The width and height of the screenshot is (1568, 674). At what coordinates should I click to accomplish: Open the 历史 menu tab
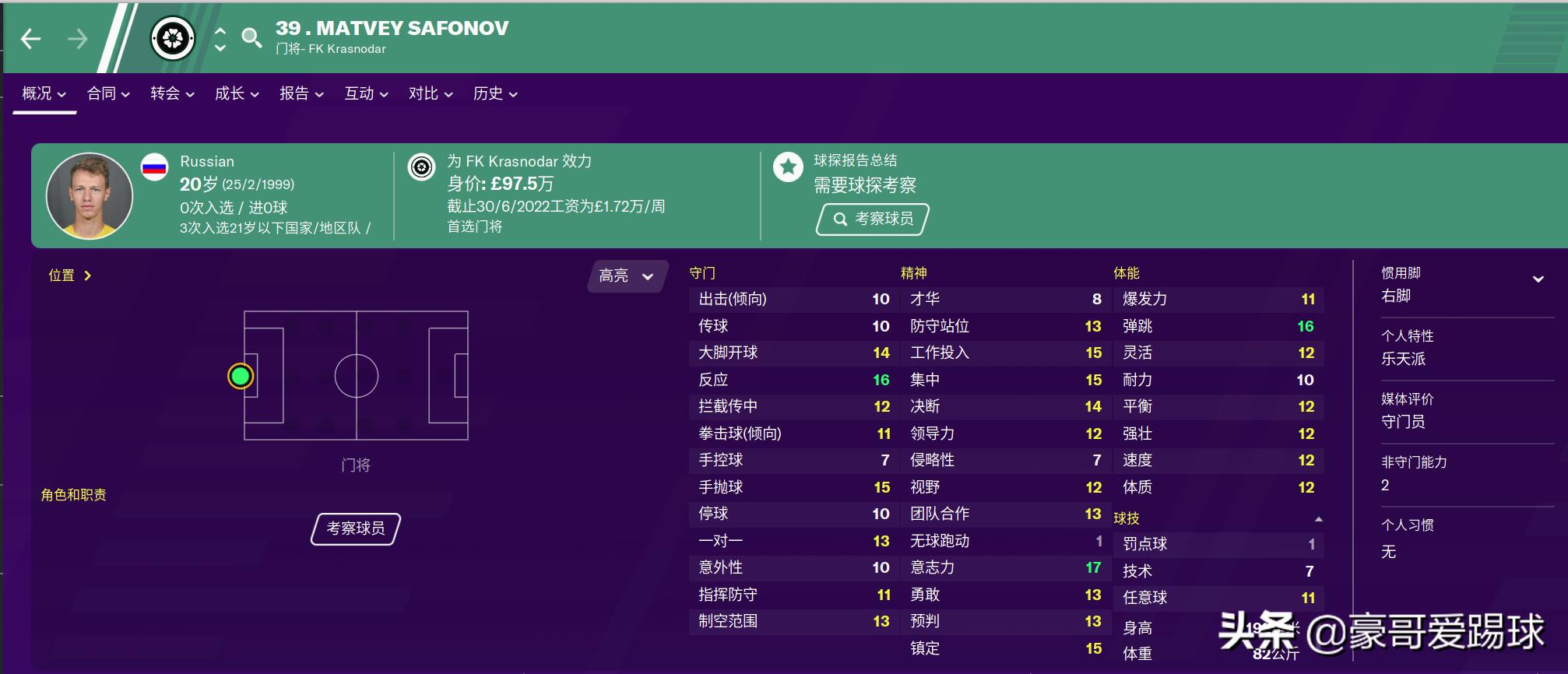tap(488, 93)
